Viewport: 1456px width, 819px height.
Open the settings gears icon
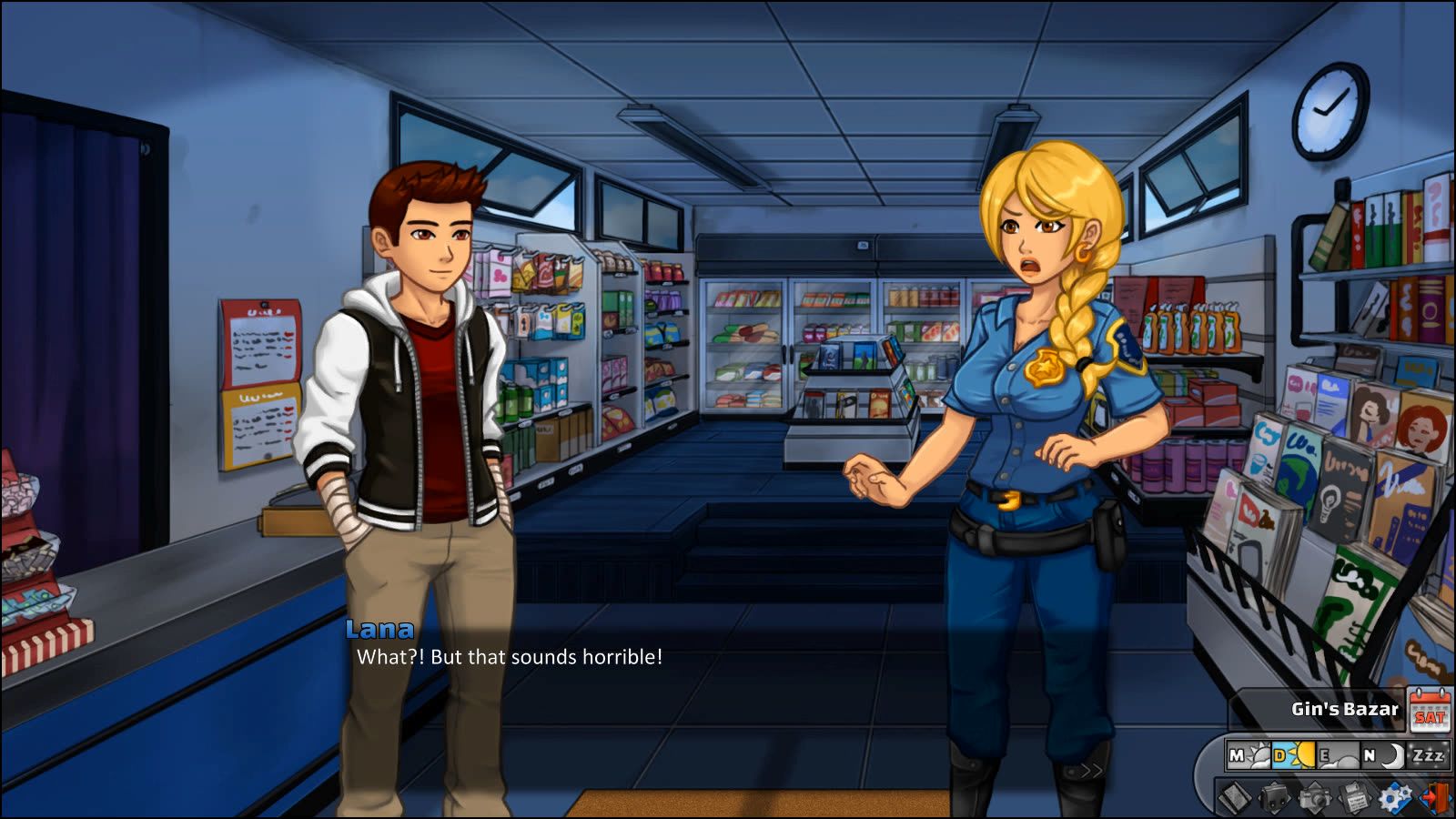click(x=1394, y=798)
